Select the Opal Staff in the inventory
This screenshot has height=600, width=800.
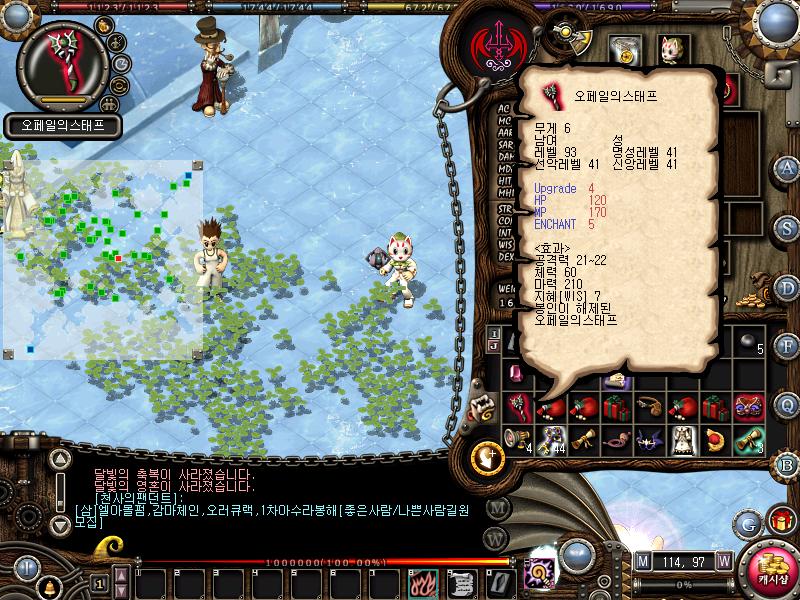point(520,408)
